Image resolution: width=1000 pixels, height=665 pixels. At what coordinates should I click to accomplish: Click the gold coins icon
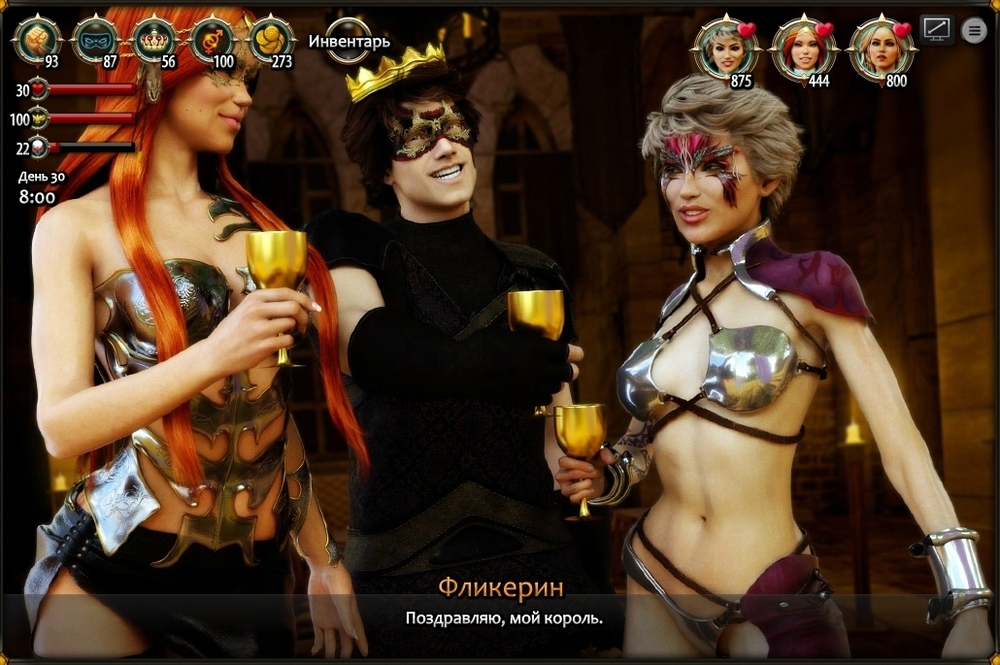270,39
